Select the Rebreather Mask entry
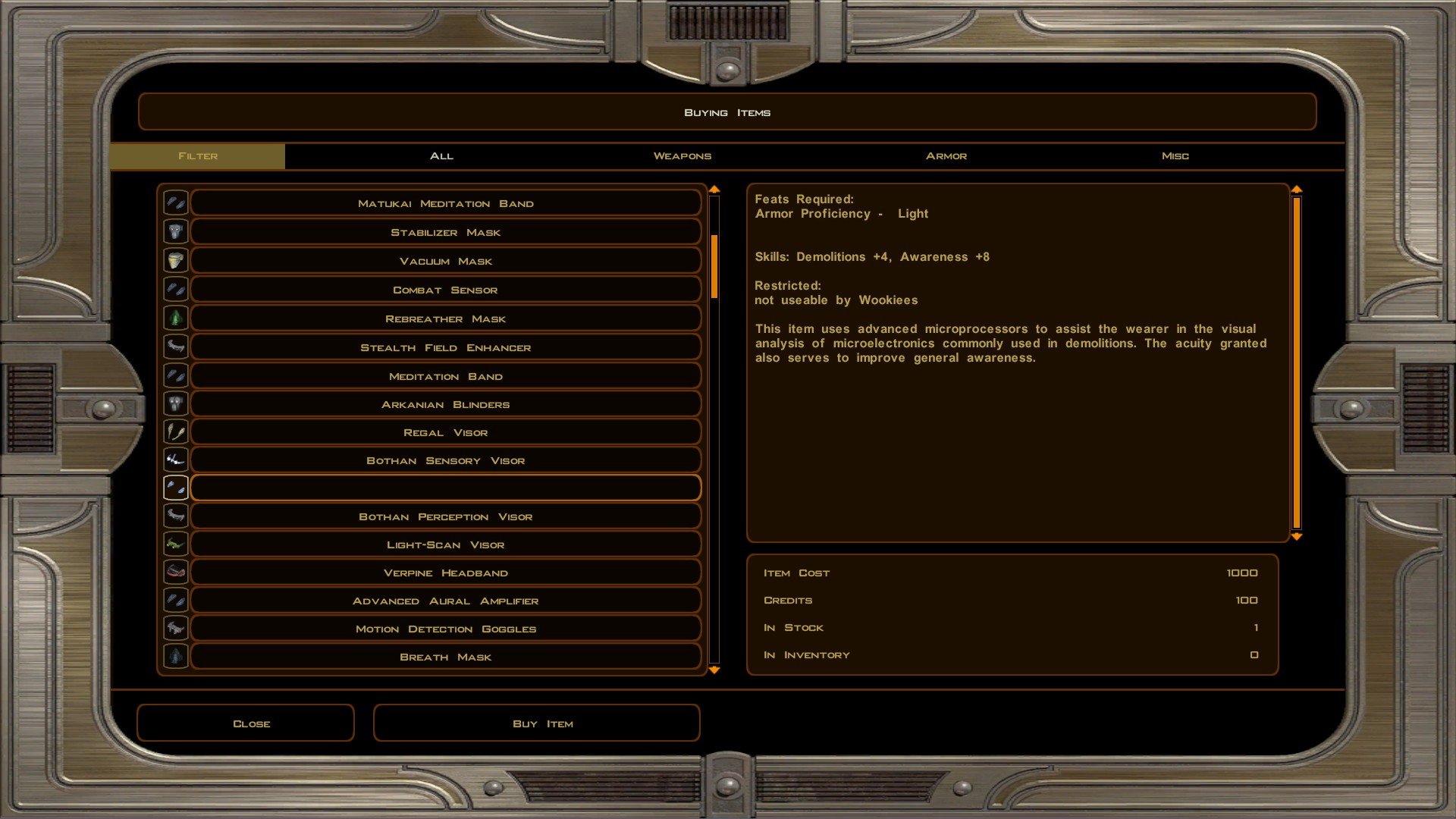Screen dimensions: 1456x819 coord(445,318)
